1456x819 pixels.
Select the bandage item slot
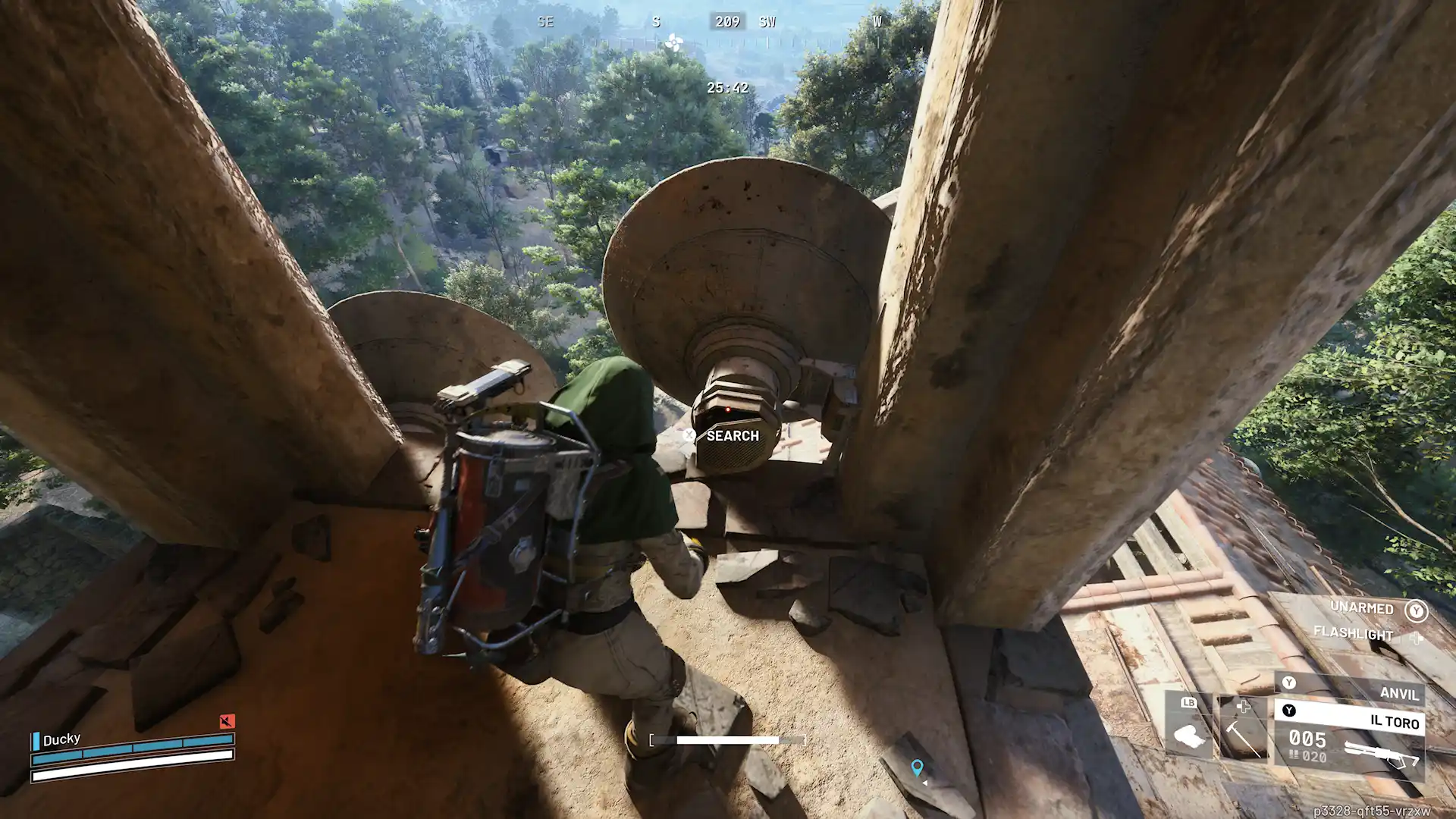click(x=1188, y=729)
